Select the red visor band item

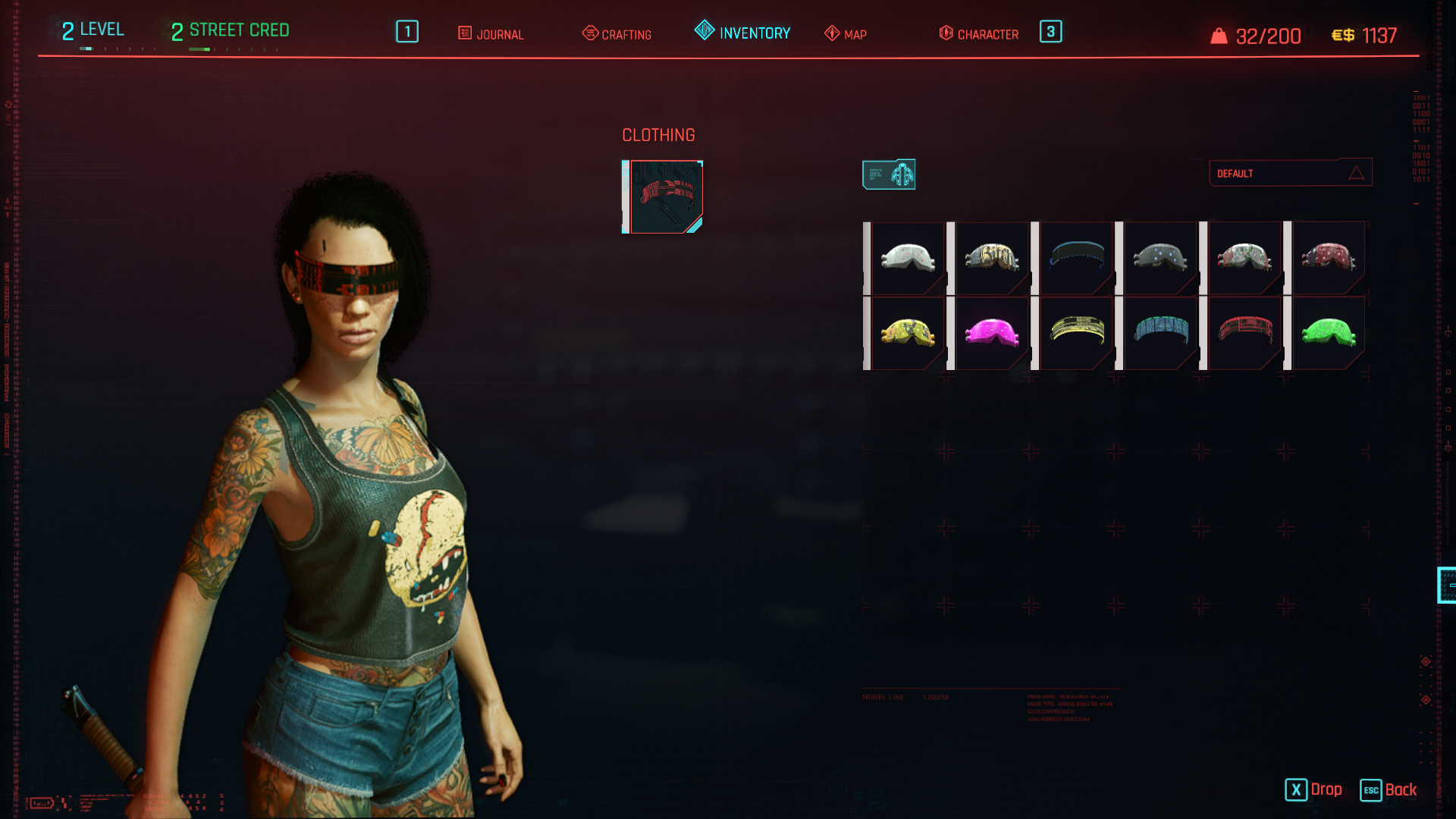point(1244,331)
